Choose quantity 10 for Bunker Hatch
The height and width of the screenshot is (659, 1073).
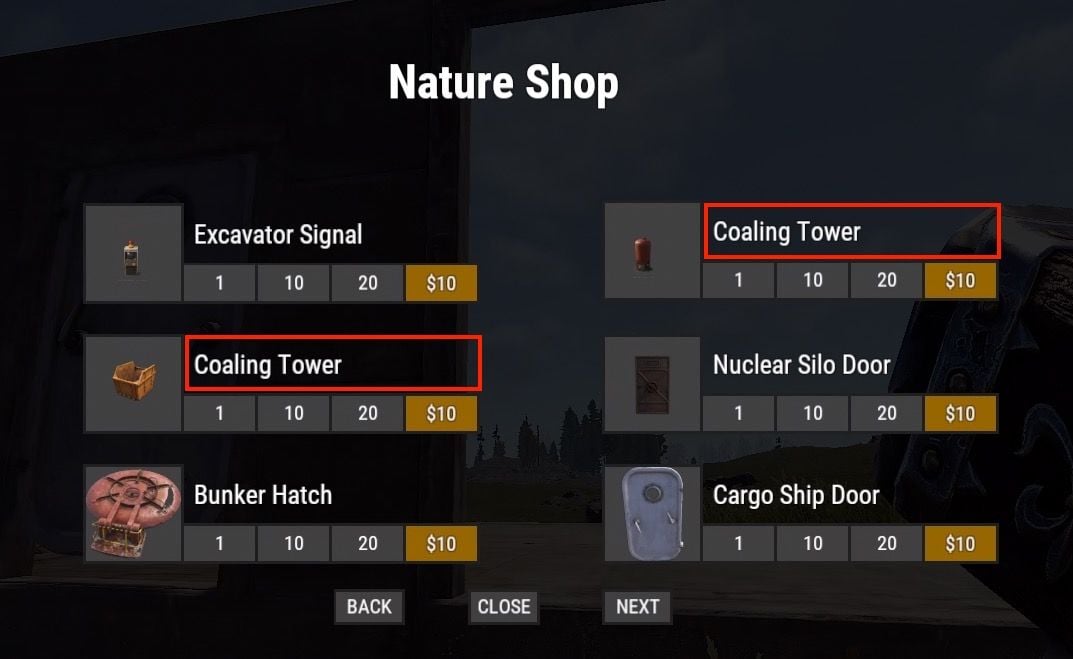[294, 544]
